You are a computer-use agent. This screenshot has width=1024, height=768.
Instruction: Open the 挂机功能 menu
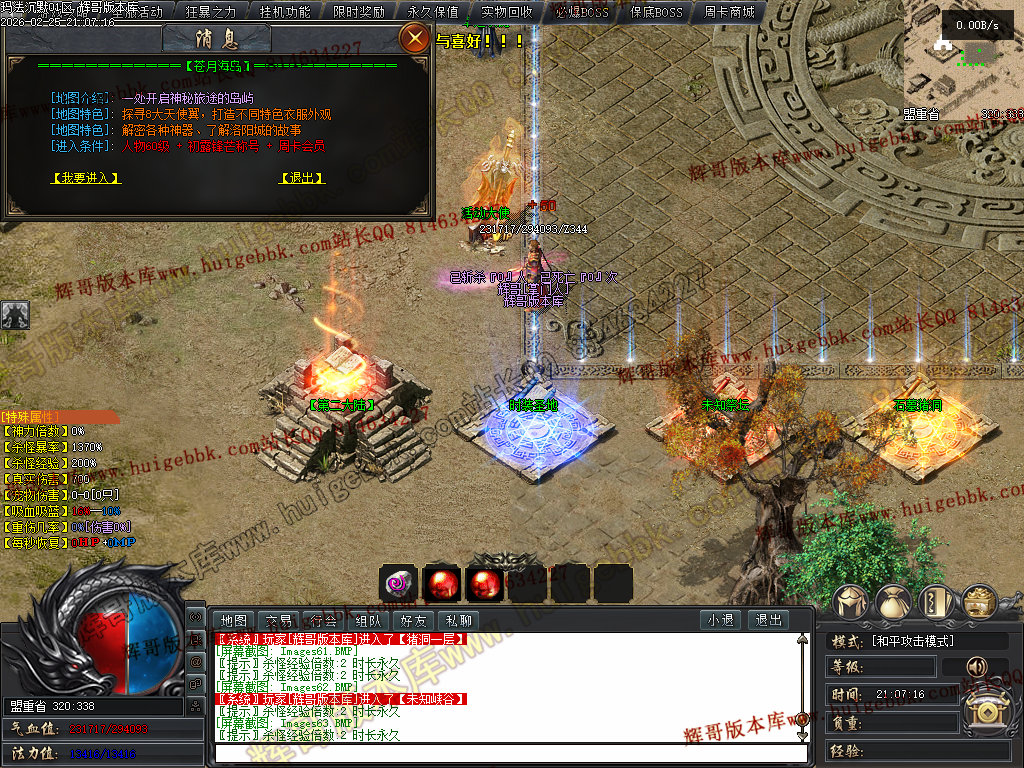click(x=285, y=12)
